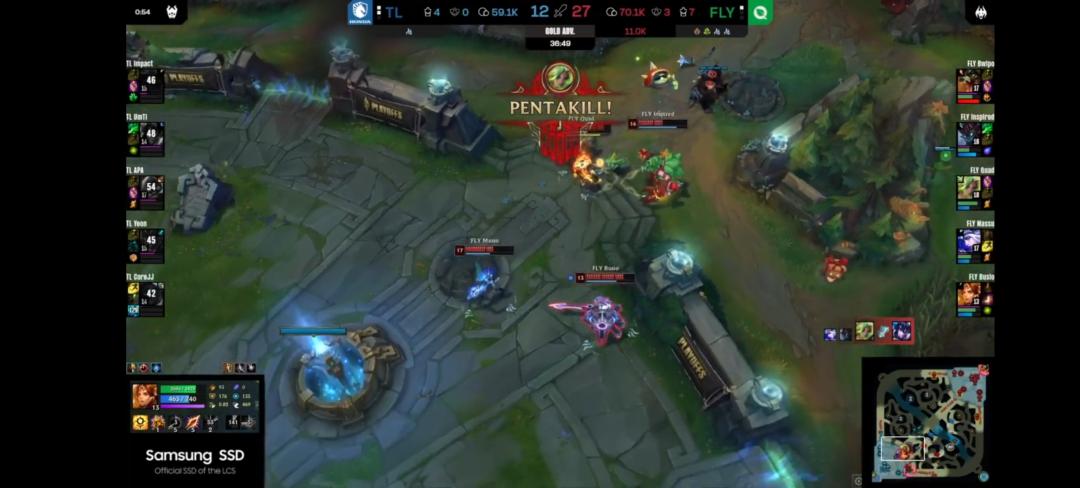Click the small settings icon beside the minimap

coord(857,480)
